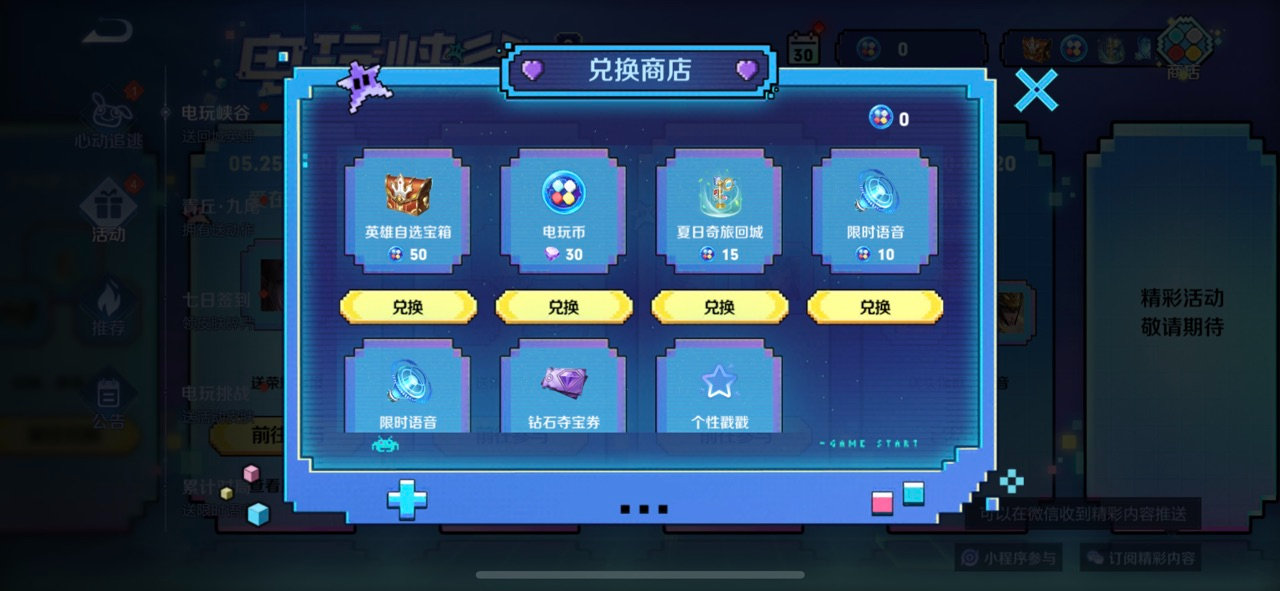Open the 公告 announcements menu
The width and height of the screenshot is (1280, 591).
tap(108, 400)
